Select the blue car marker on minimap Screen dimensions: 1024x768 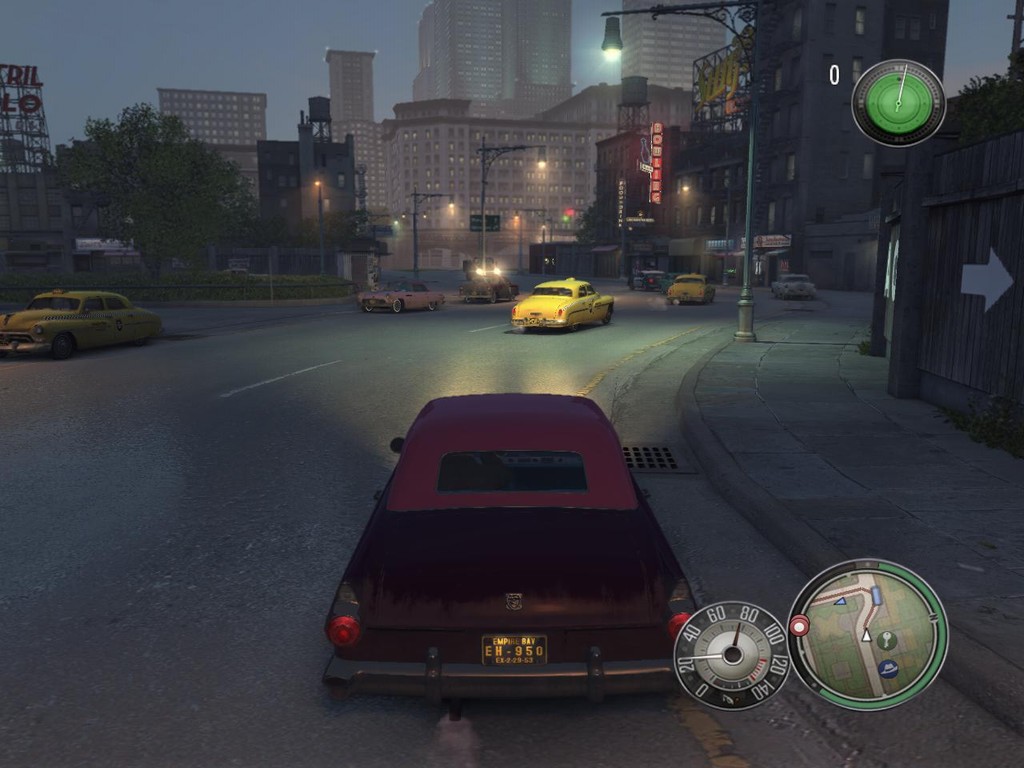(x=877, y=596)
